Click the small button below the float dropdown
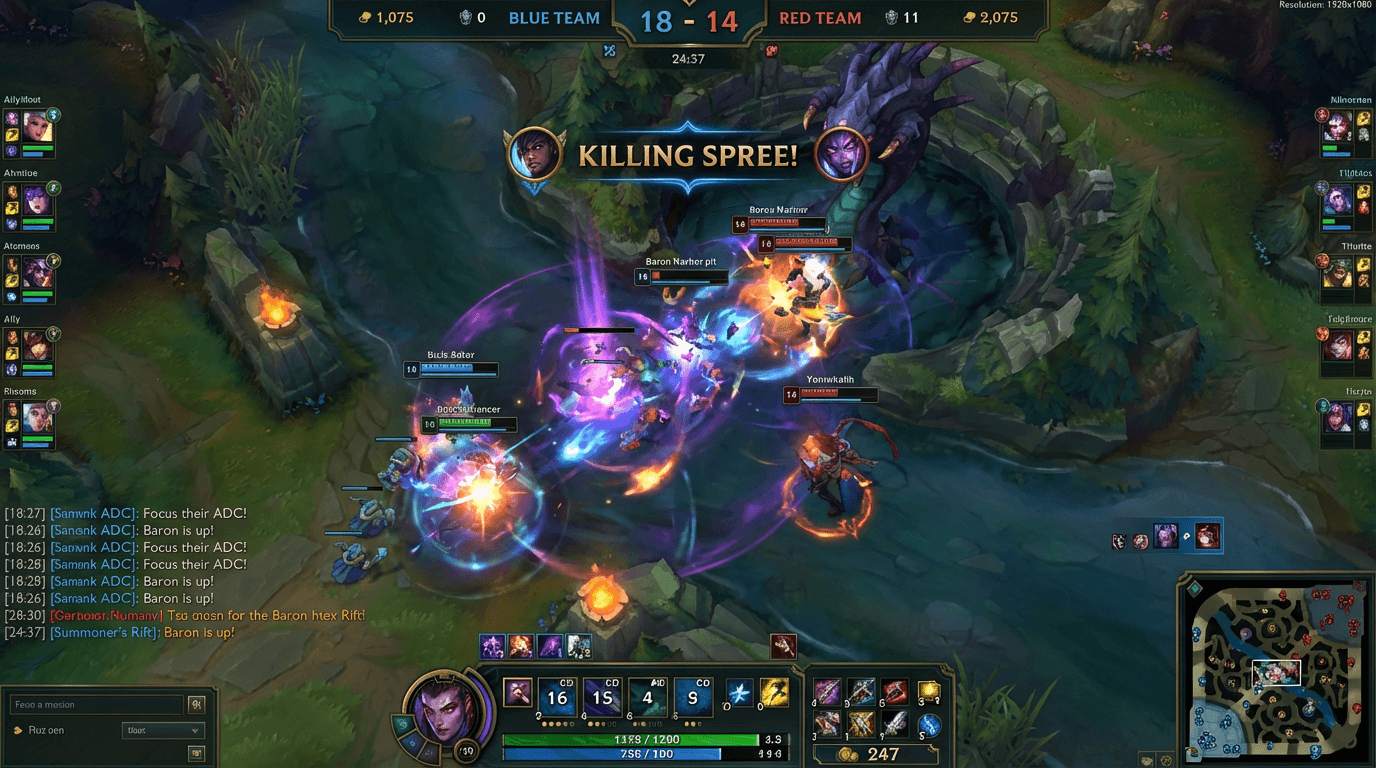The height and width of the screenshot is (768, 1376). [x=197, y=752]
